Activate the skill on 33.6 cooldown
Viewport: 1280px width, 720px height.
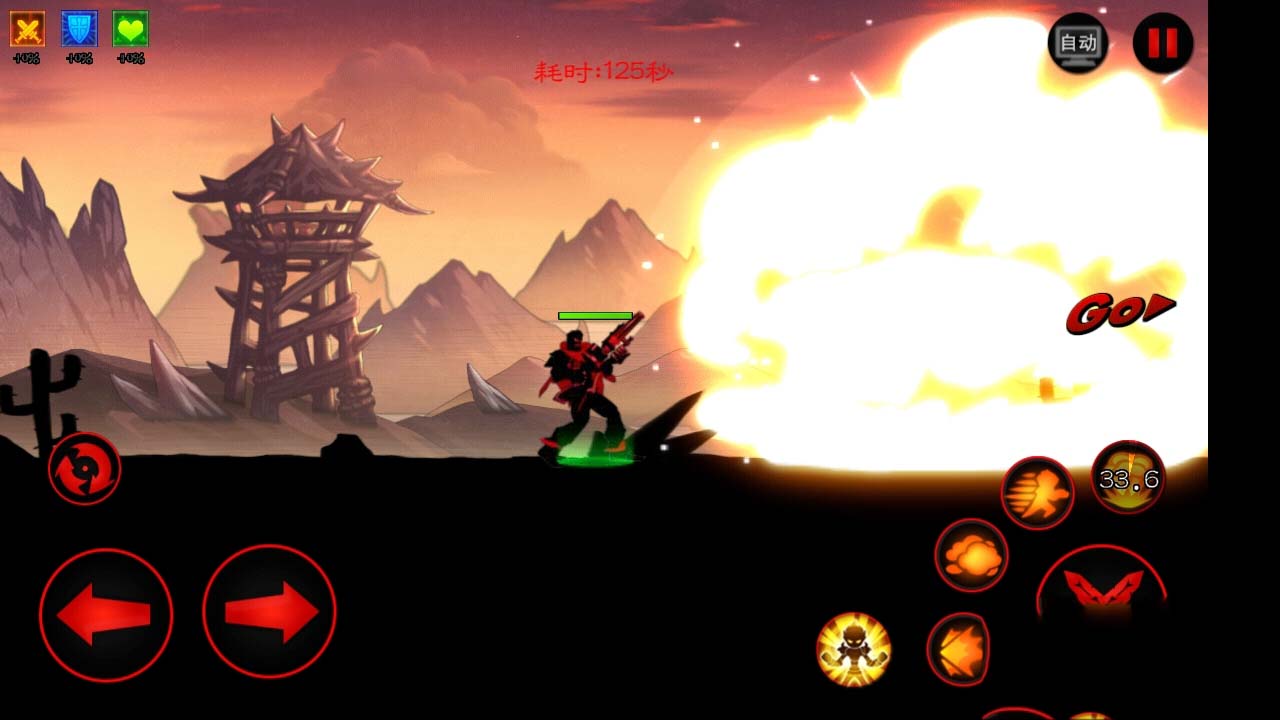[1127, 478]
